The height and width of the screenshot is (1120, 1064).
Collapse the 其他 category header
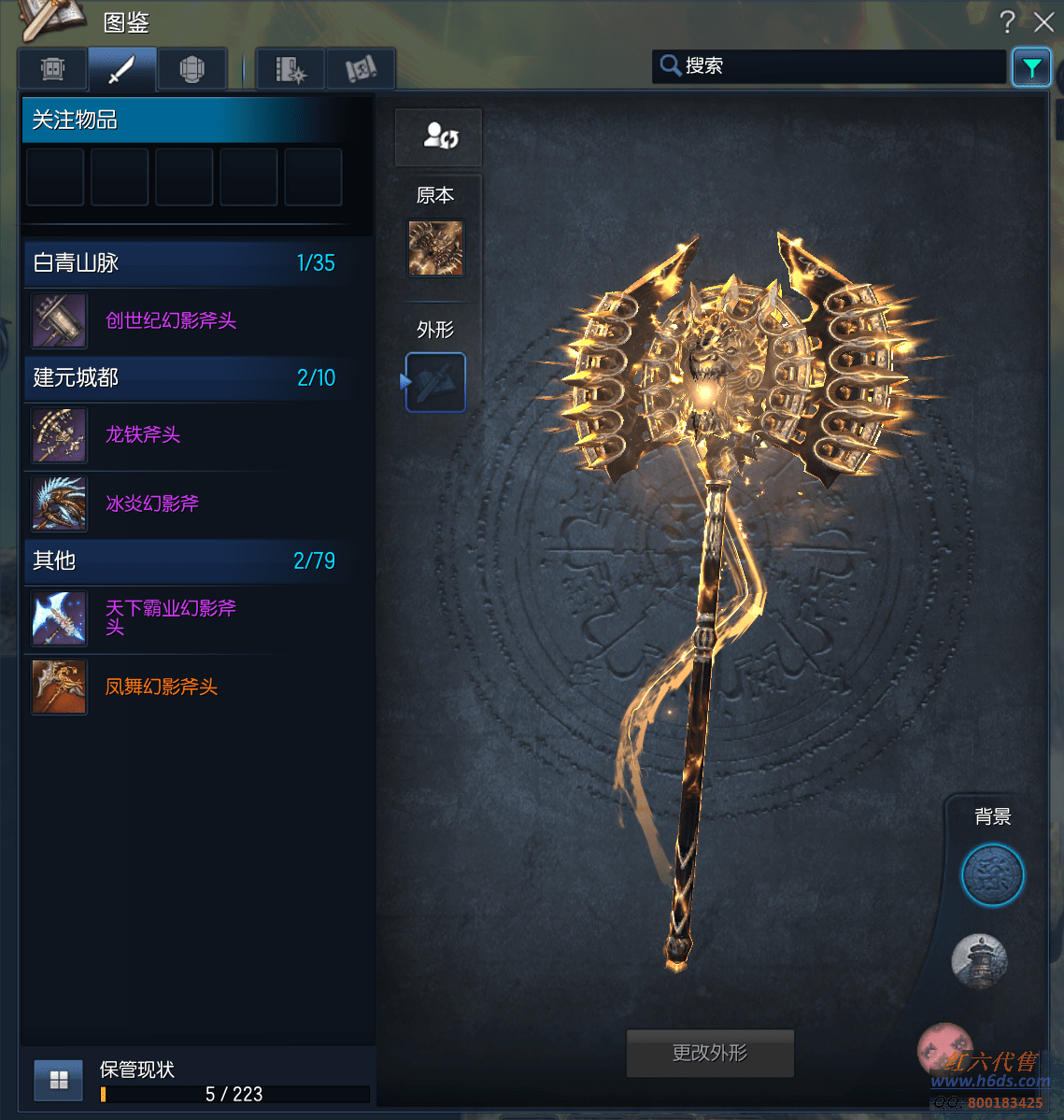pos(185,560)
